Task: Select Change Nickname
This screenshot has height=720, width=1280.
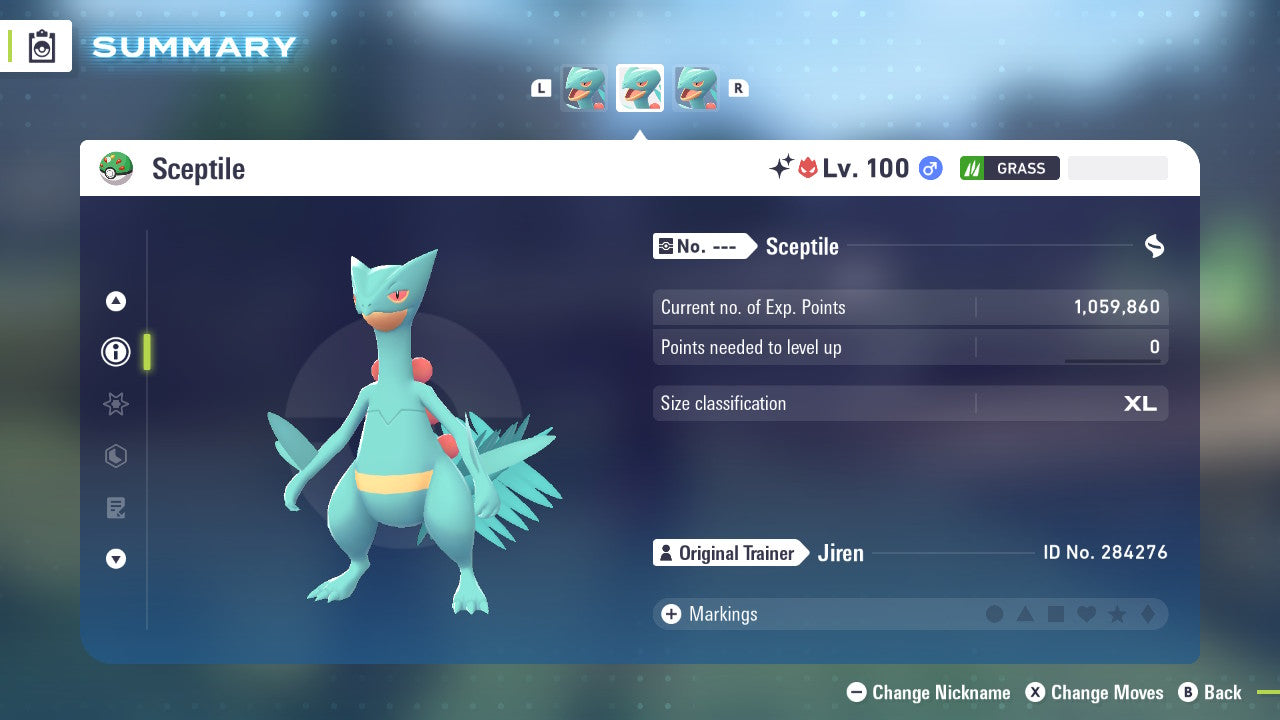Action: click(x=928, y=692)
